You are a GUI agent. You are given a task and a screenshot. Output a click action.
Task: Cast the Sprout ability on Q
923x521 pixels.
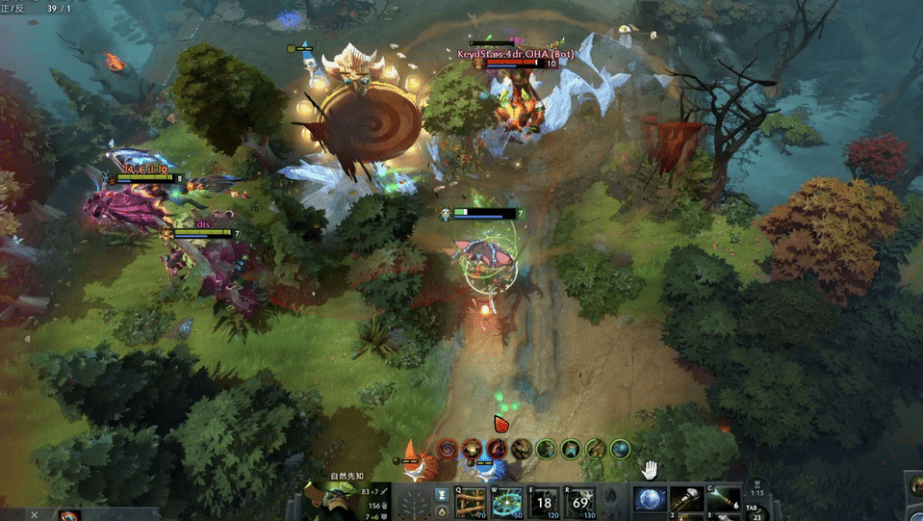pyautogui.click(x=471, y=502)
